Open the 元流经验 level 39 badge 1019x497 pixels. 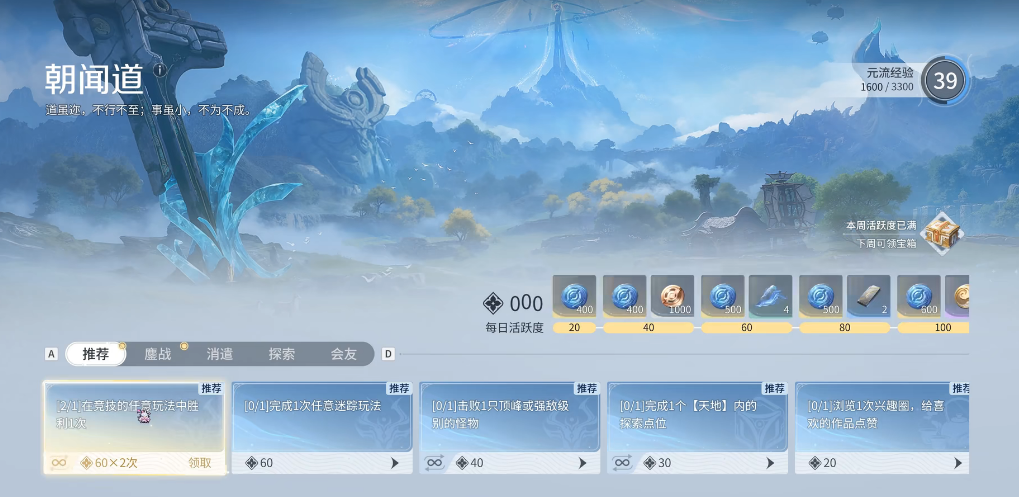coord(944,80)
